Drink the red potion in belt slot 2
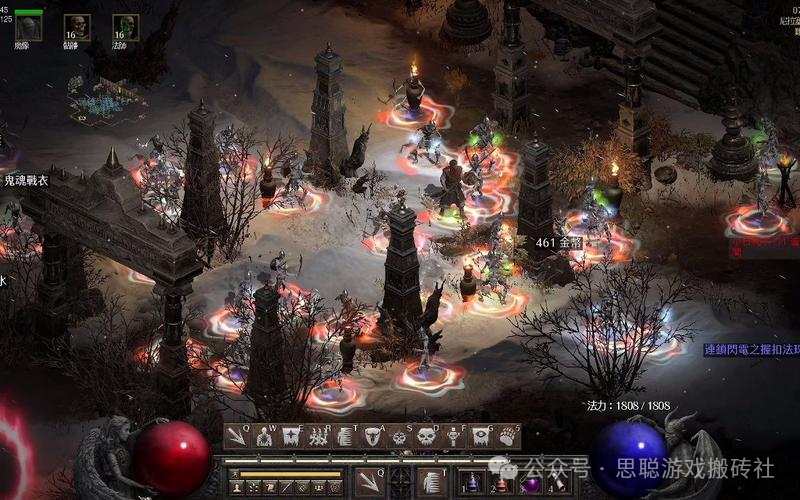This screenshot has height=500, width=800. click(x=501, y=482)
